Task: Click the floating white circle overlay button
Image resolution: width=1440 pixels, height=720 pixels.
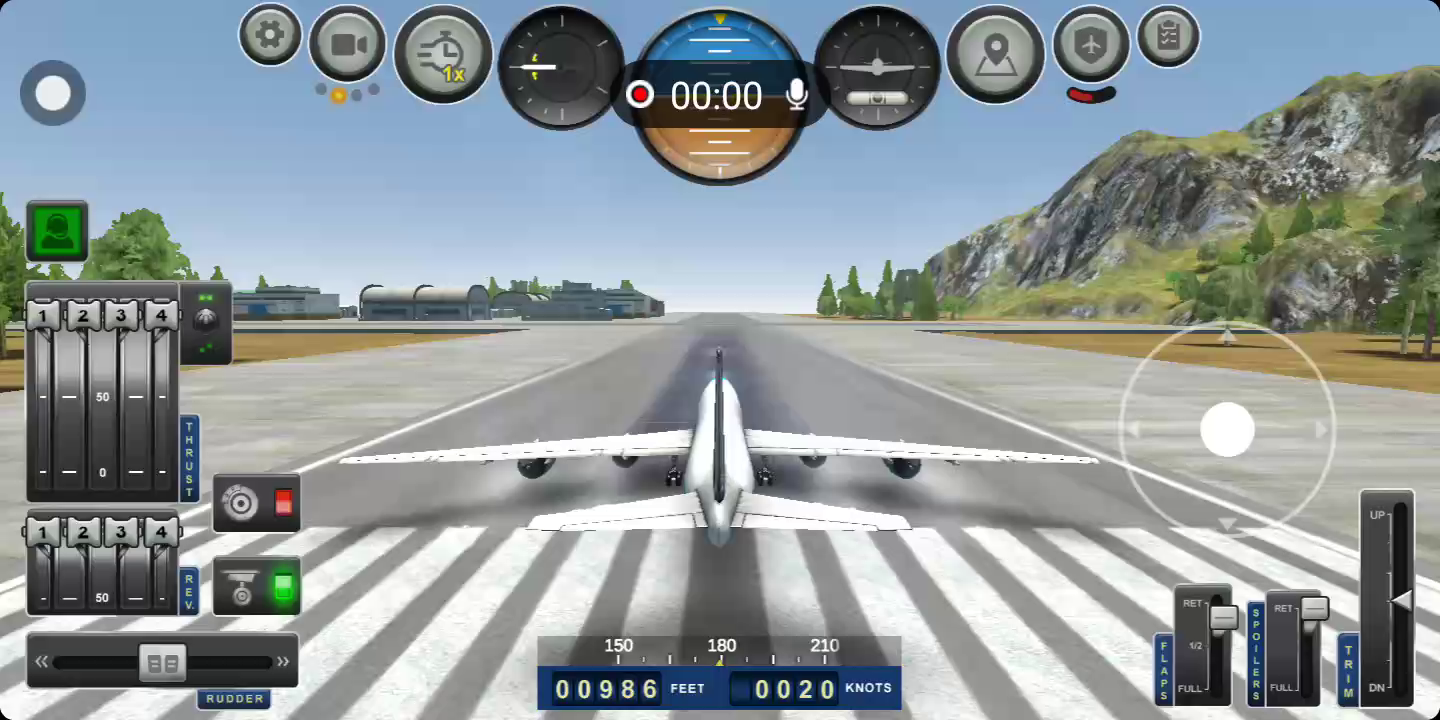Action: coord(53,93)
